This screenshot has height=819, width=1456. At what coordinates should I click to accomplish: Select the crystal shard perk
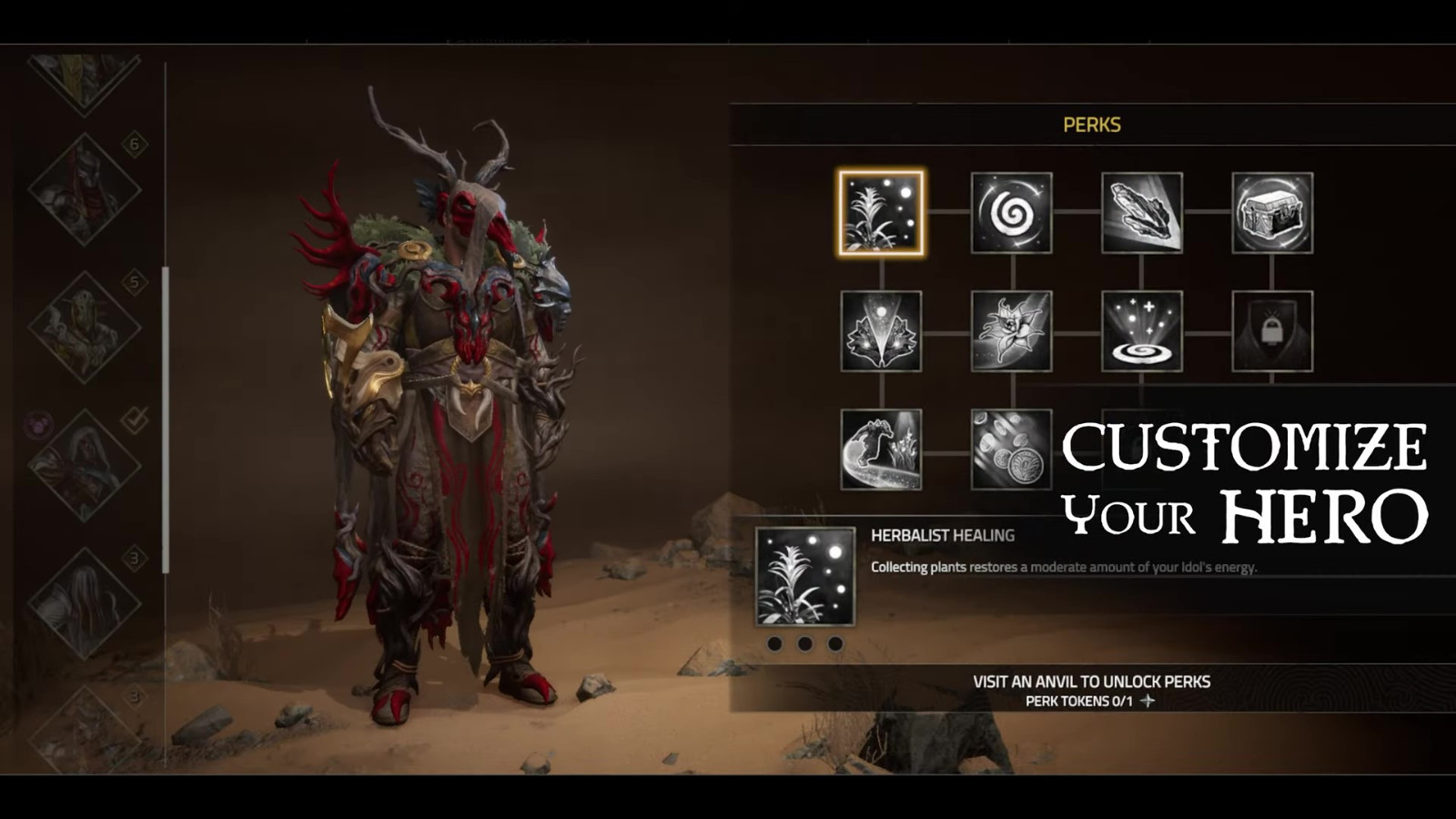1142,213
